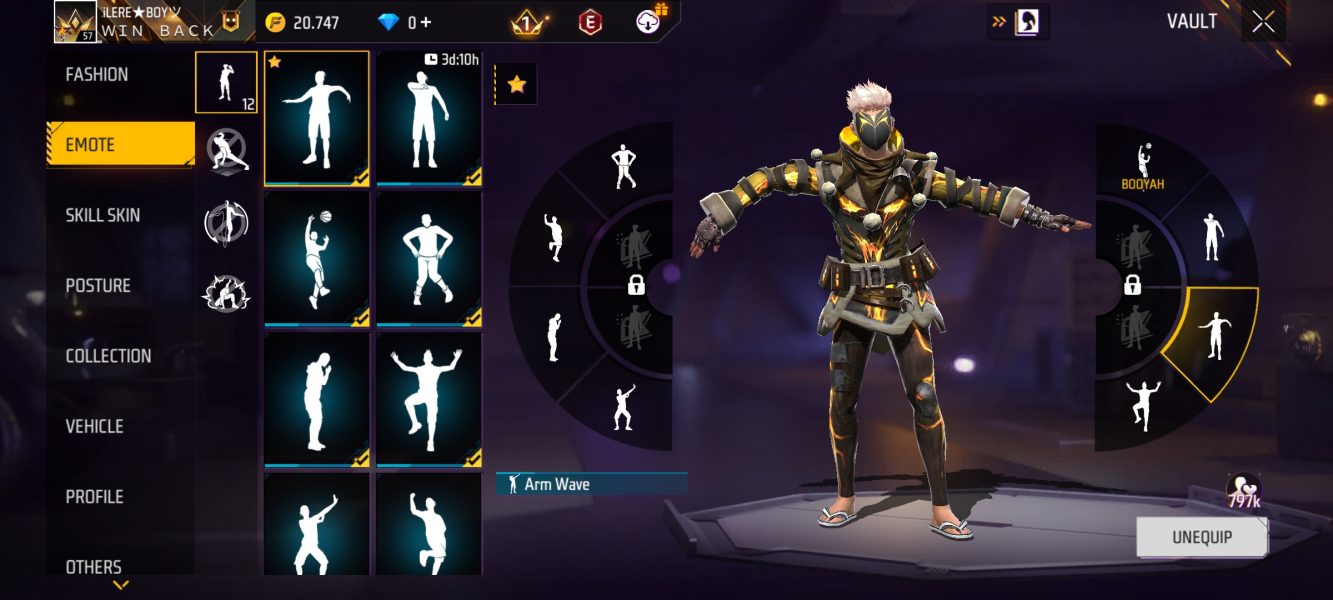Select the starred Arm Wave emote tile
Viewport: 1333px width, 600px height.
click(316, 118)
